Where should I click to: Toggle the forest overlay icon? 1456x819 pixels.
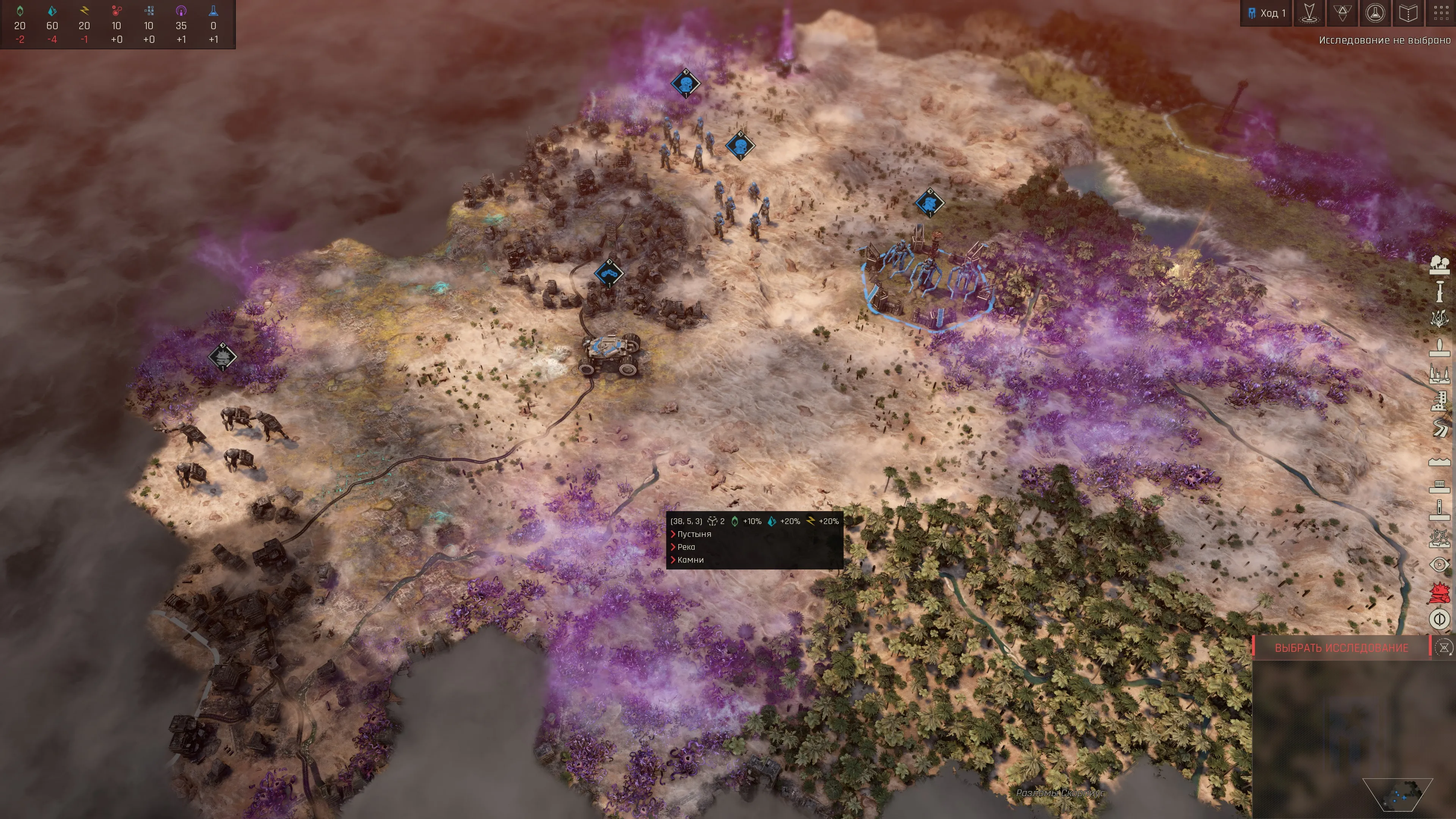pos(1439,265)
